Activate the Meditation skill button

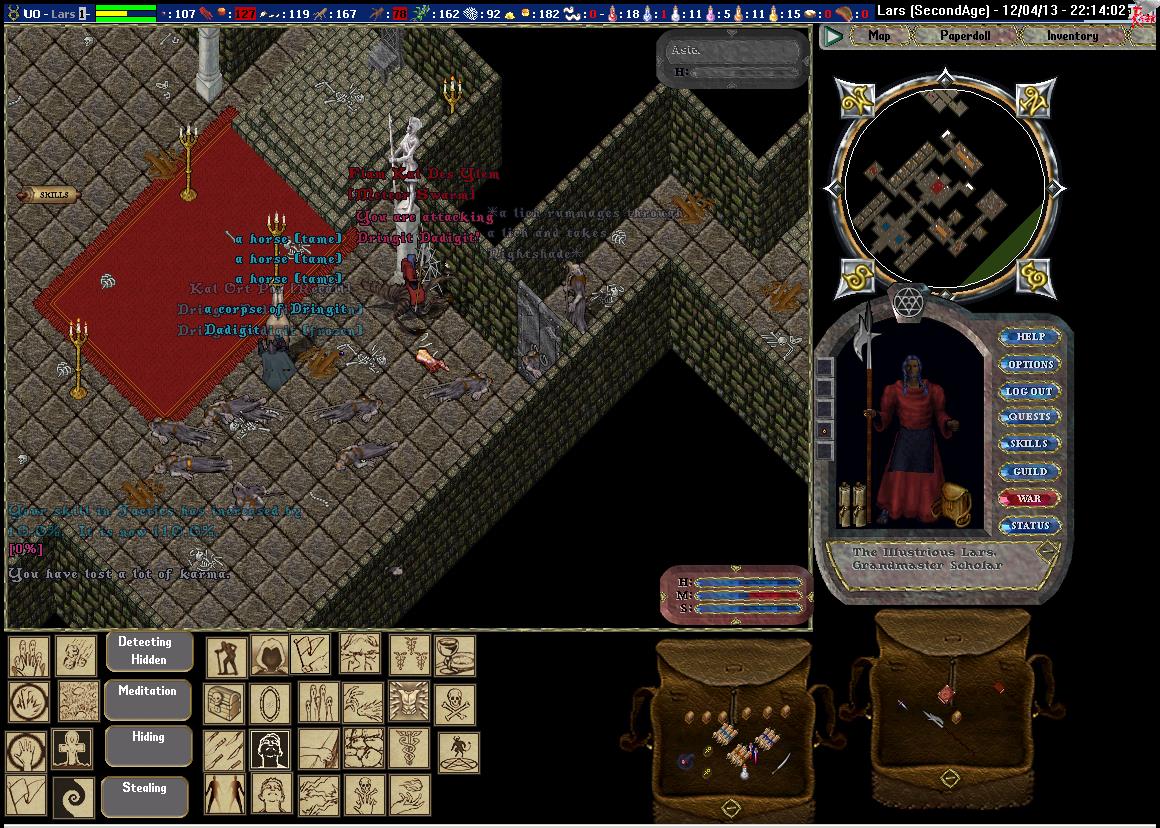pos(147,698)
